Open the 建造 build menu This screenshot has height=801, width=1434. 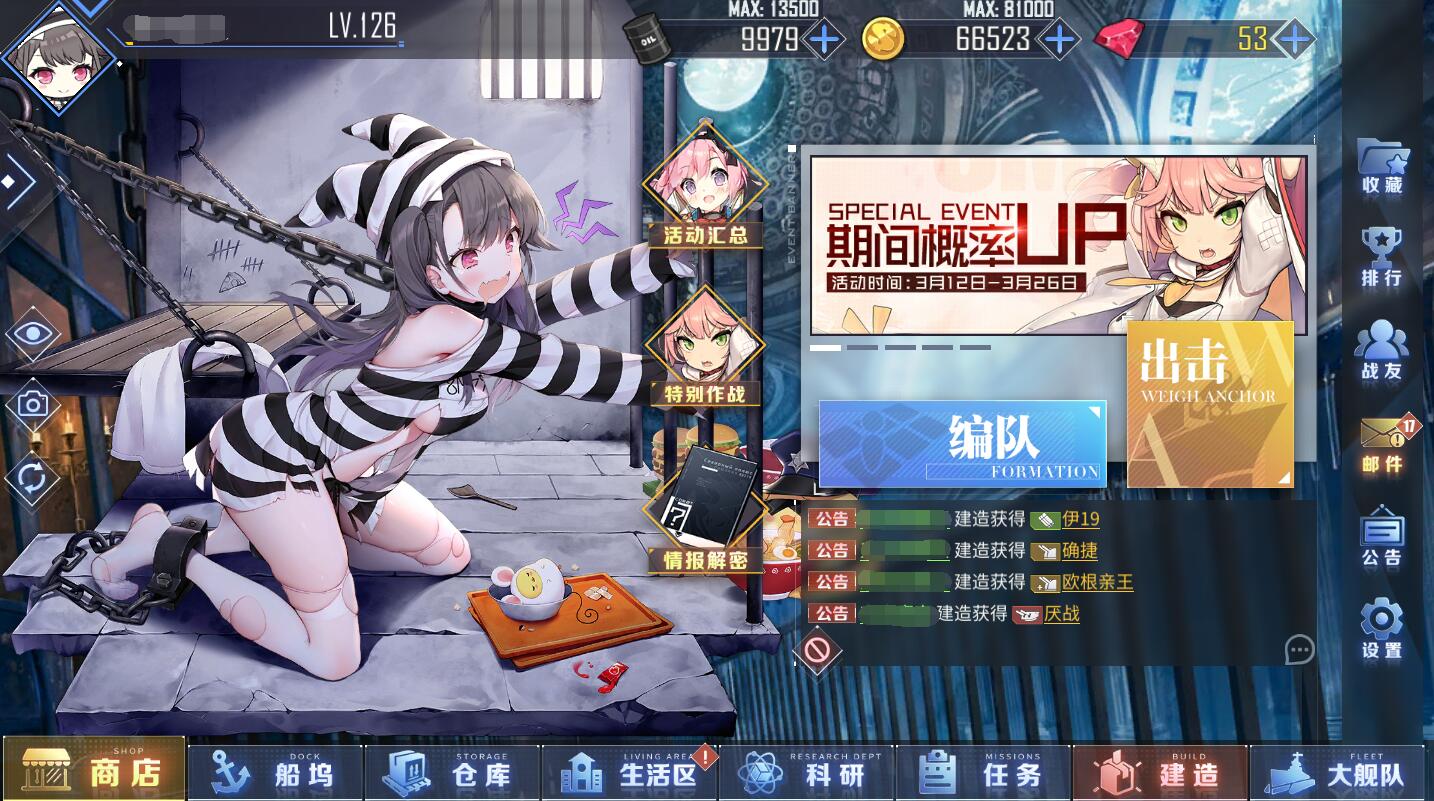pyautogui.click(x=1160, y=772)
